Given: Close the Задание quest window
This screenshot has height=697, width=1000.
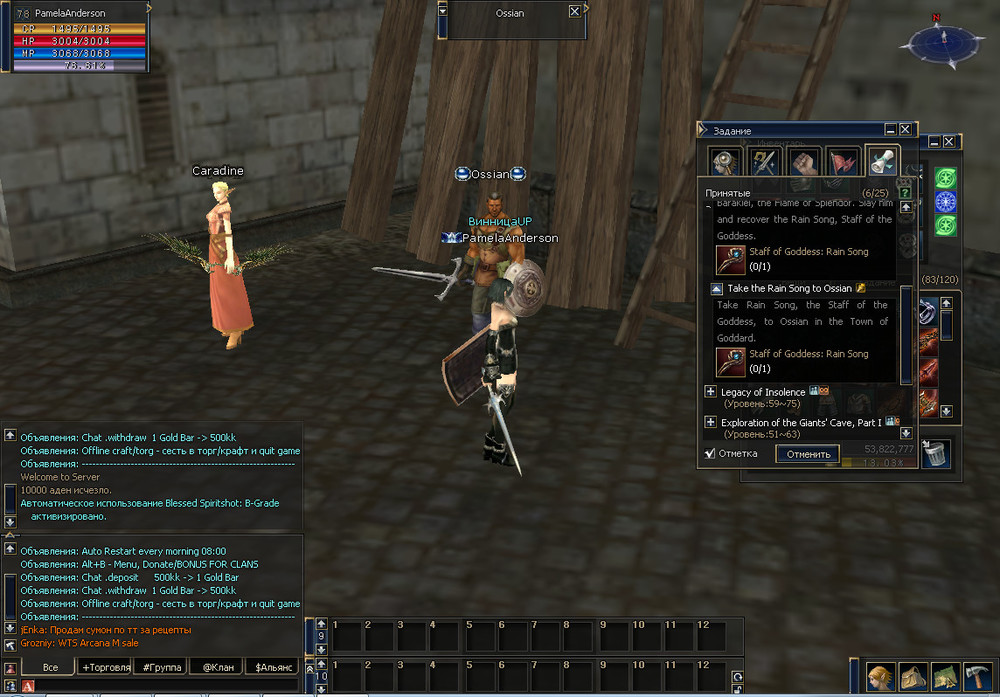Looking at the screenshot, I should pyautogui.click(x=905, y=130).
